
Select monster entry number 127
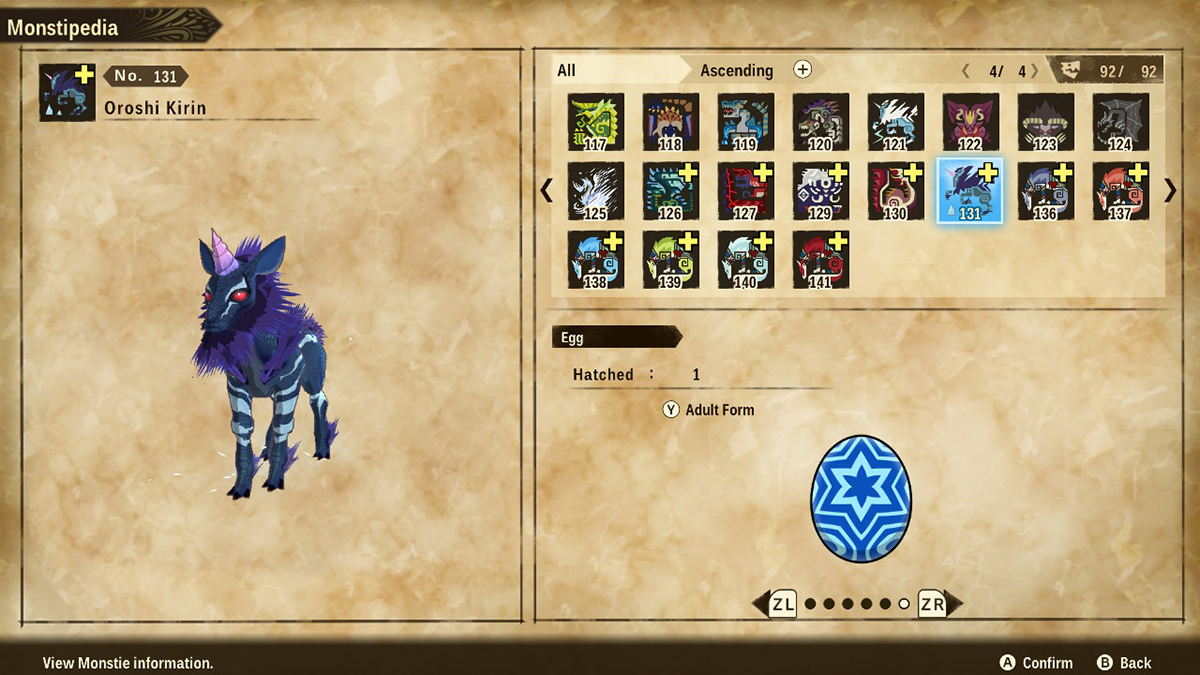[746, 190]
